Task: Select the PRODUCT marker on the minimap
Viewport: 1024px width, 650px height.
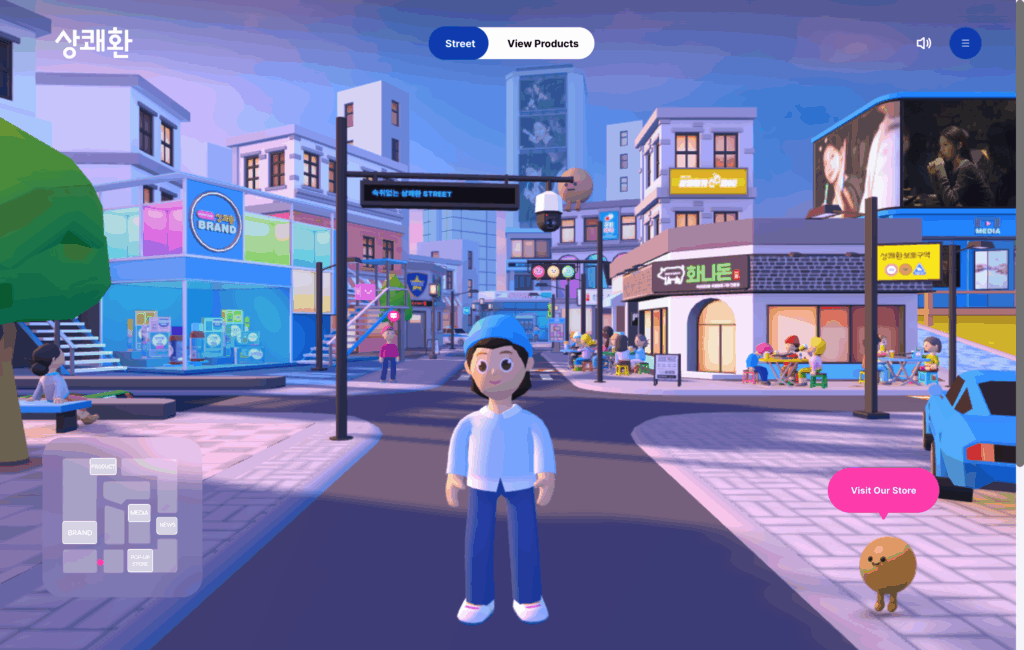Action: pyautogui.click(x=103, y=467)
